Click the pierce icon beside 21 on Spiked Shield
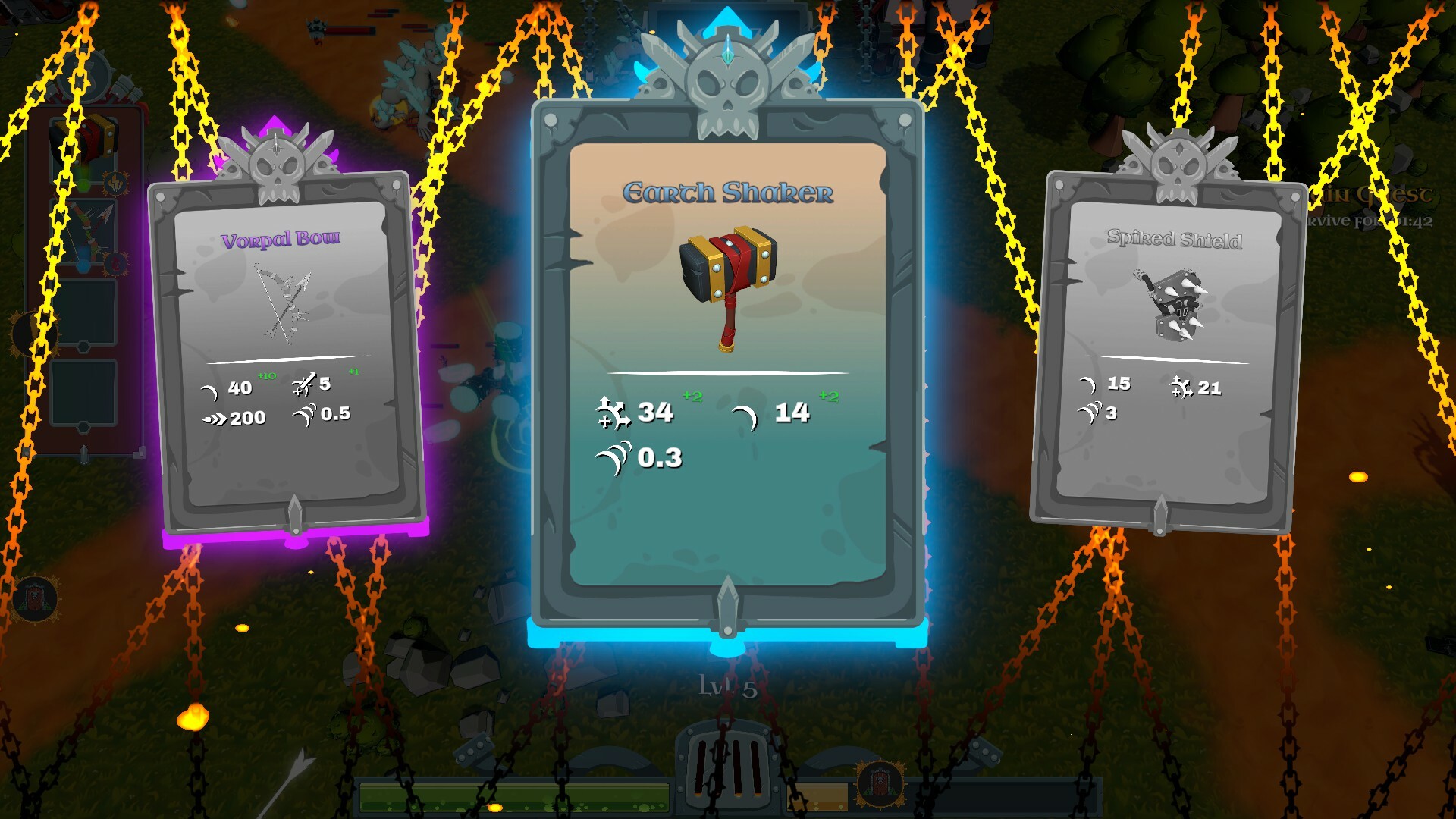The width and height of the screenshot is (1456, 819). pos(1181,388)
